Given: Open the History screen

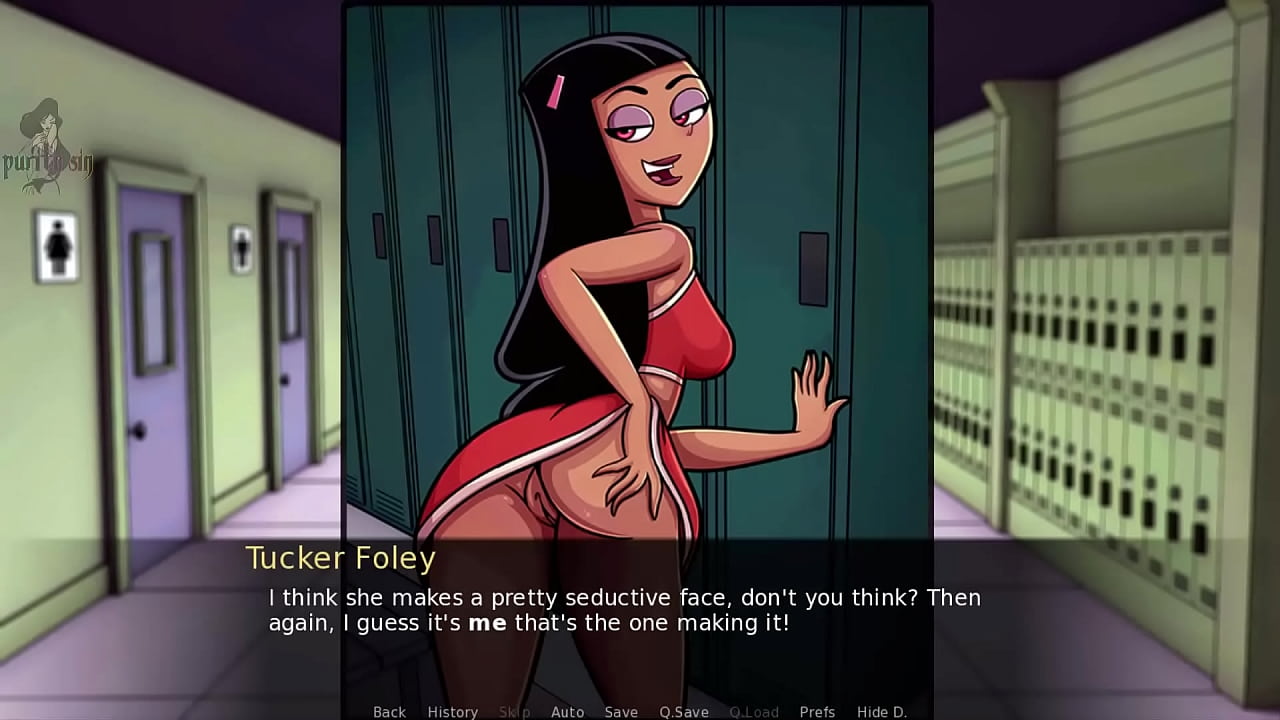Looking at the screenshot, I should click(452, 712).
